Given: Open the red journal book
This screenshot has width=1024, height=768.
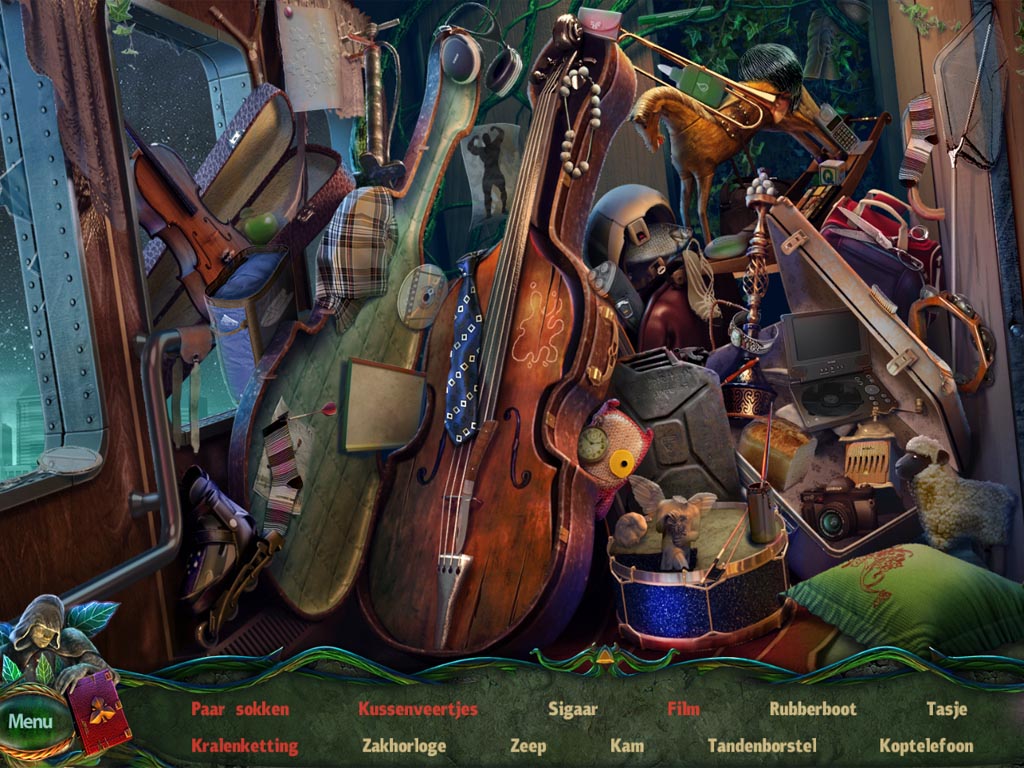Looking at the screenshot, I should tap(98, 712).
